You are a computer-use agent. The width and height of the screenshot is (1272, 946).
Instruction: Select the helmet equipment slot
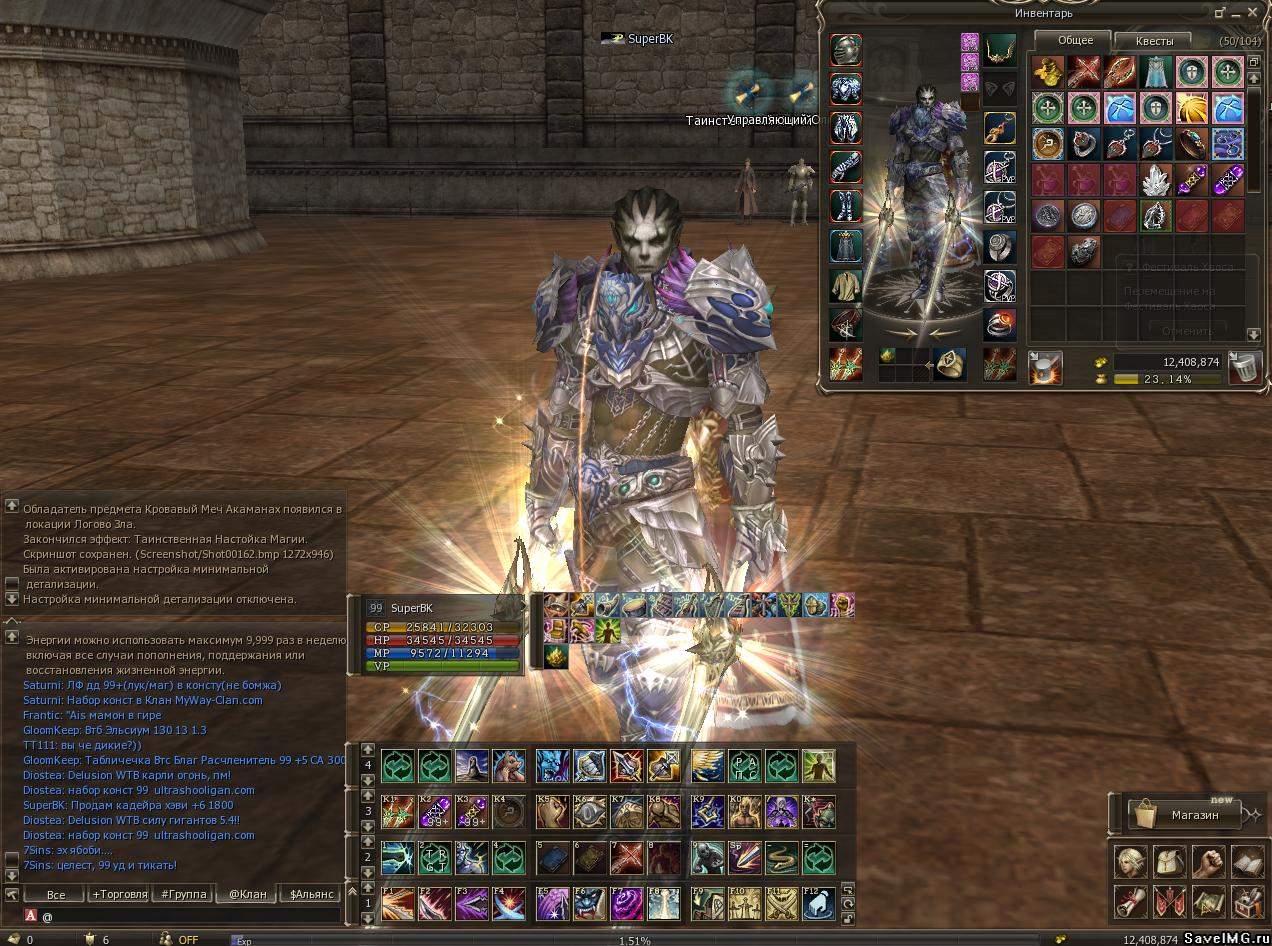(846, 49)
